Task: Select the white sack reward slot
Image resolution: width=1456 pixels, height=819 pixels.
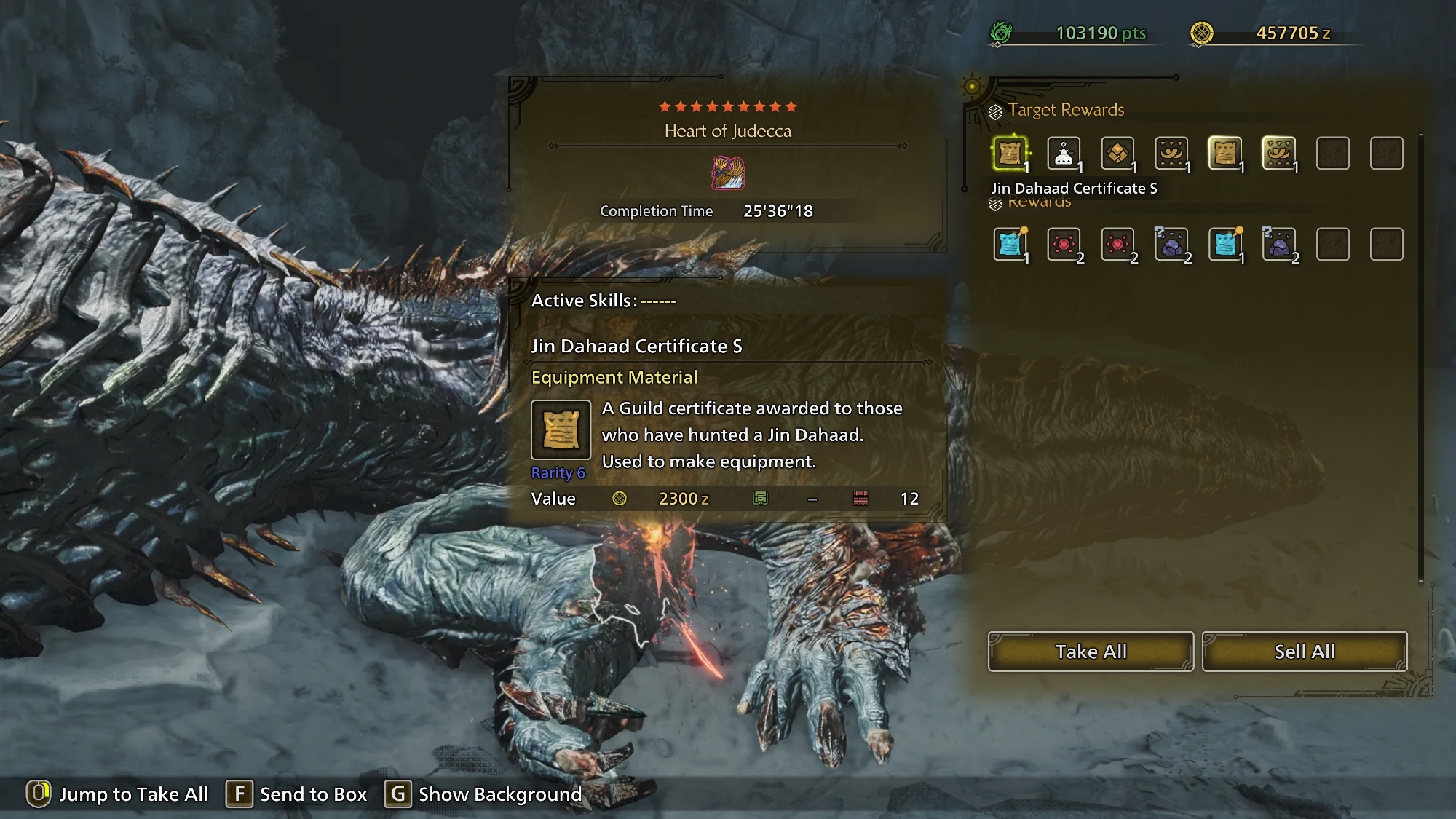Action: click(1064, 154)
